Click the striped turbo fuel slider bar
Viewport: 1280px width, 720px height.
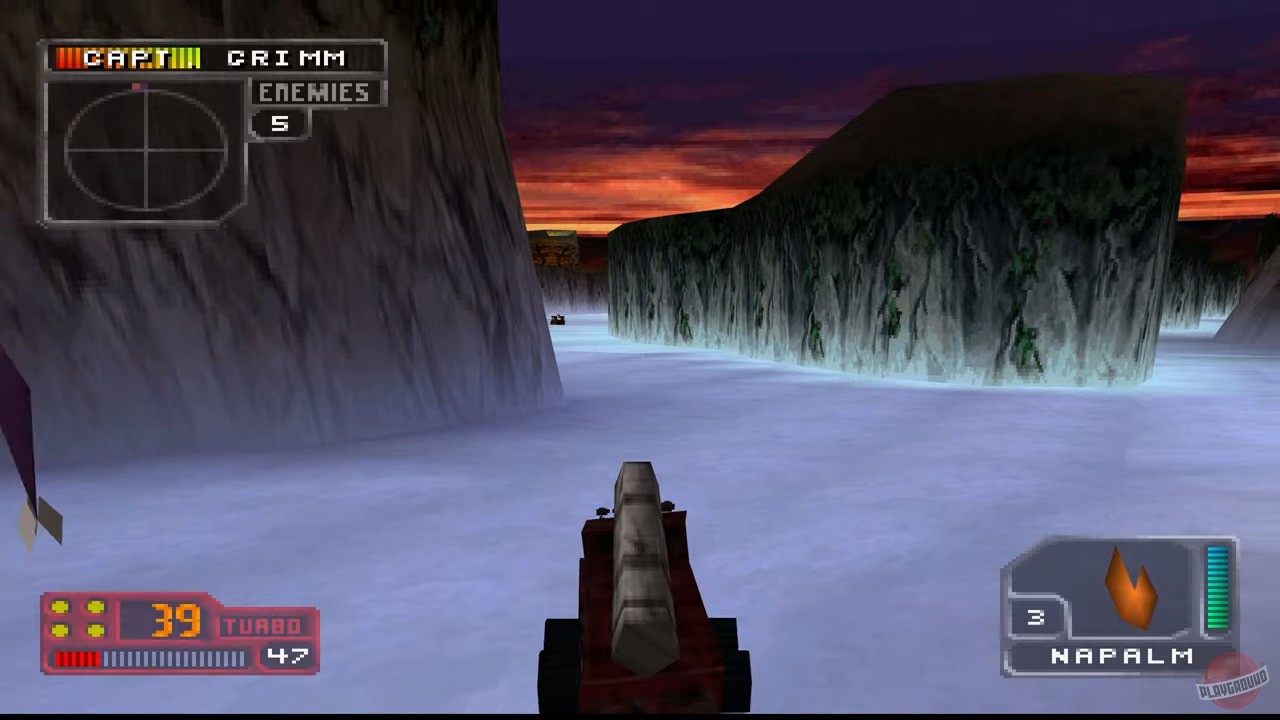coord(150,658)
